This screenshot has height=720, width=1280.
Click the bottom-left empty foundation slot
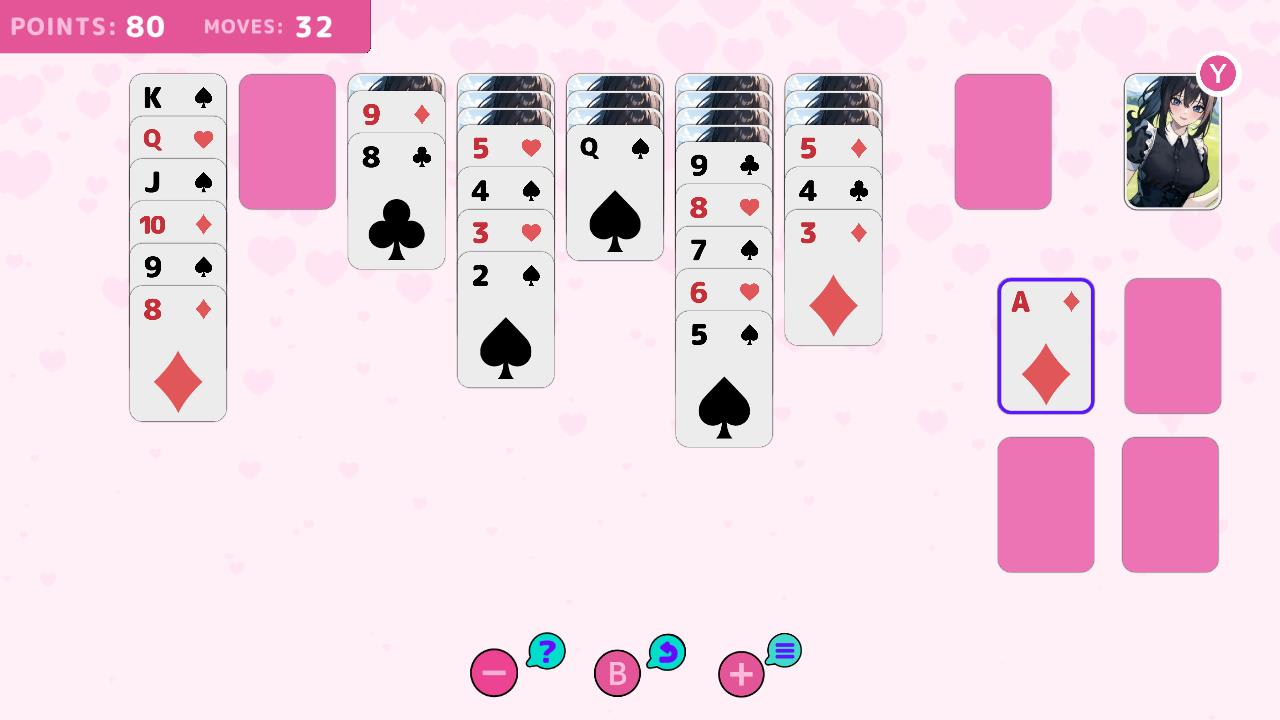click(x=1045, y=503)
